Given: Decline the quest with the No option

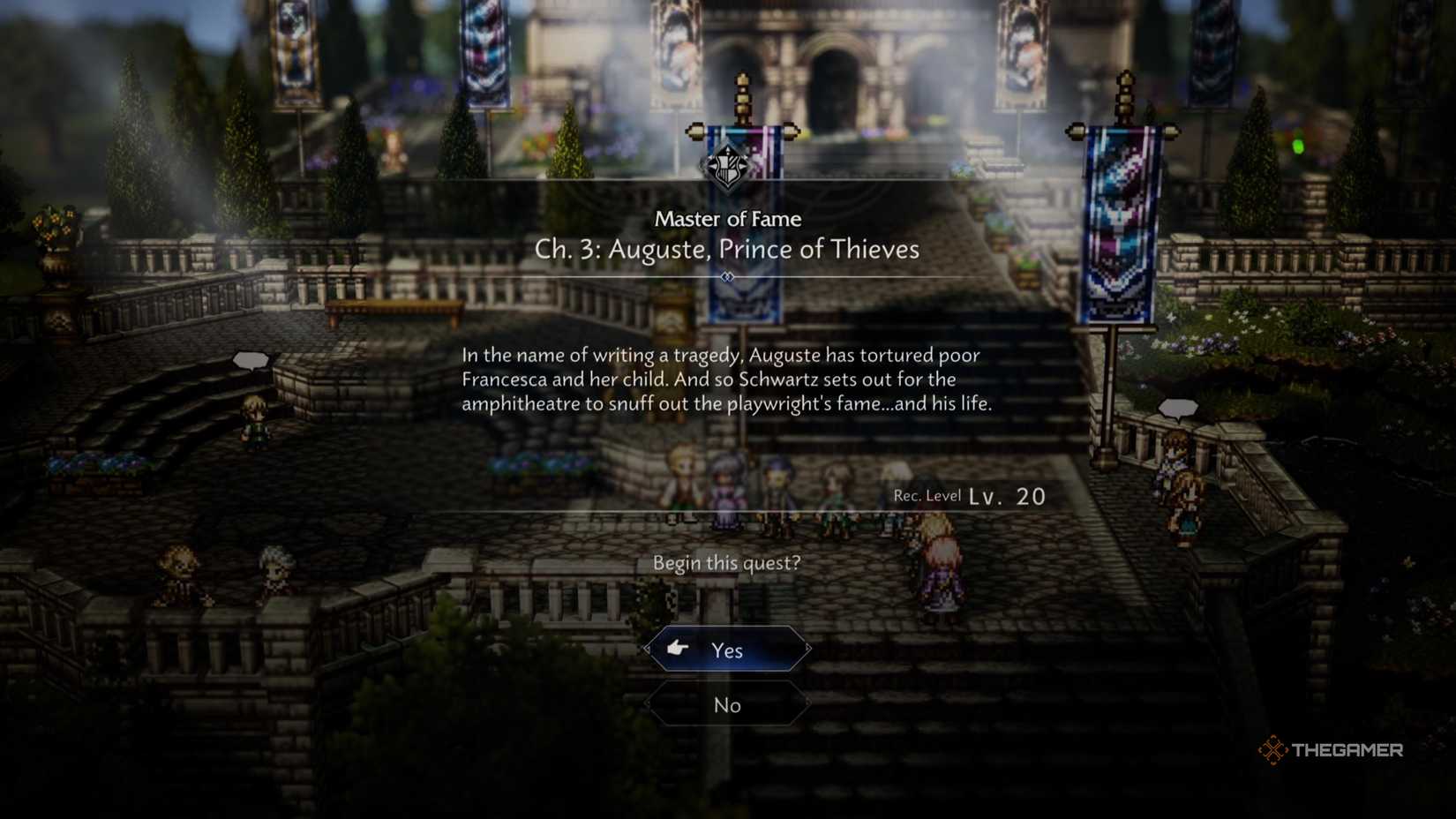Looking at the screenshot, I should [x=726, y=704].
